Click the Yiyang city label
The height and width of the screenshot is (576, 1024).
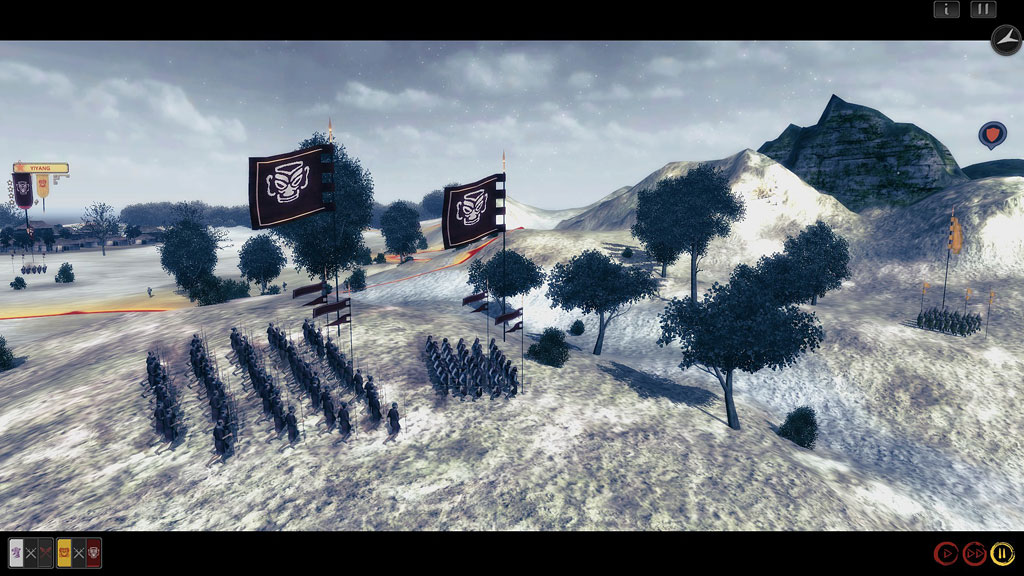click(x=41, y=168)
